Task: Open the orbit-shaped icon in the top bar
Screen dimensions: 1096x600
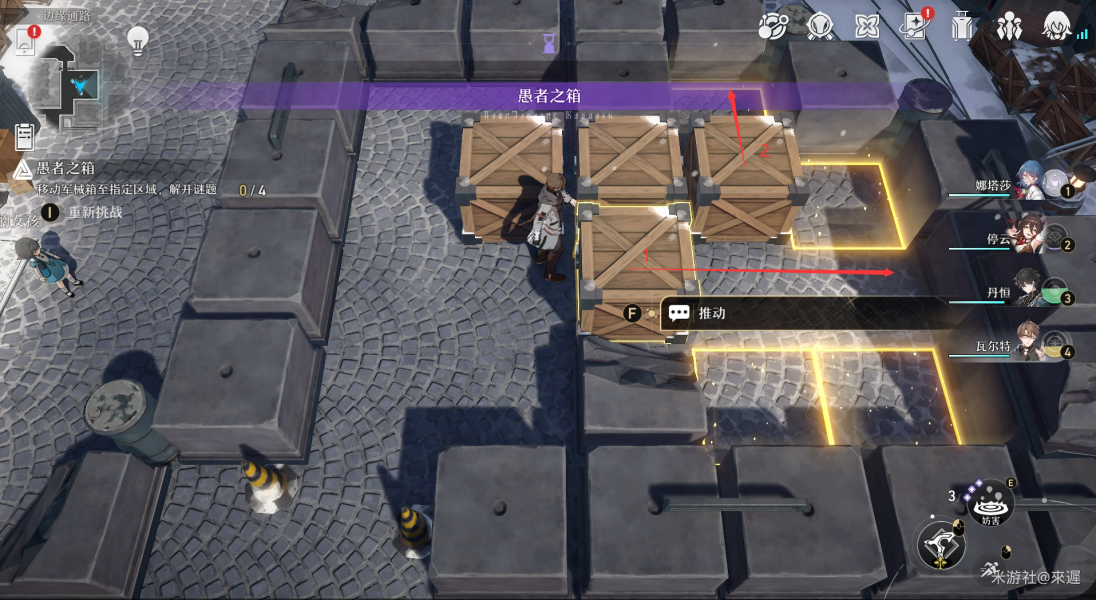Action: pyautogui.click(x=773, y=27)
